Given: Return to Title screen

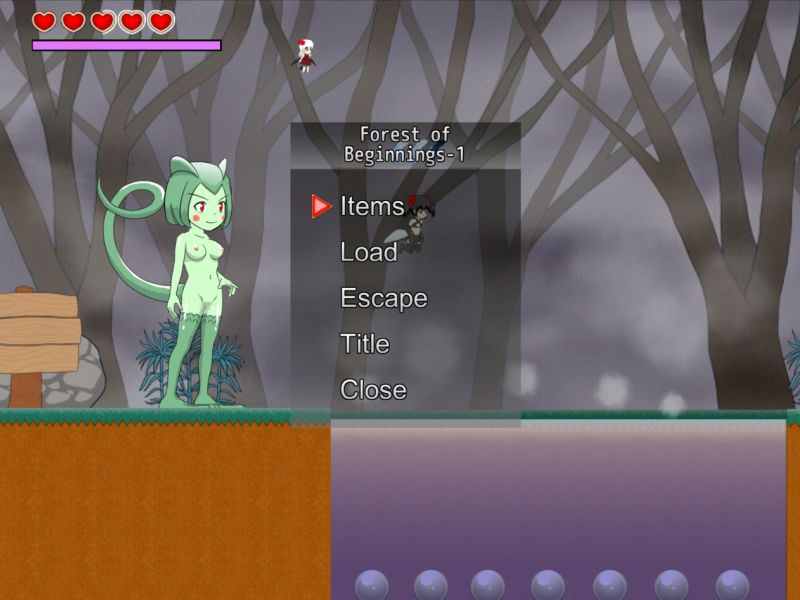Looking at the screenshot, I should [x=364, y=344].
